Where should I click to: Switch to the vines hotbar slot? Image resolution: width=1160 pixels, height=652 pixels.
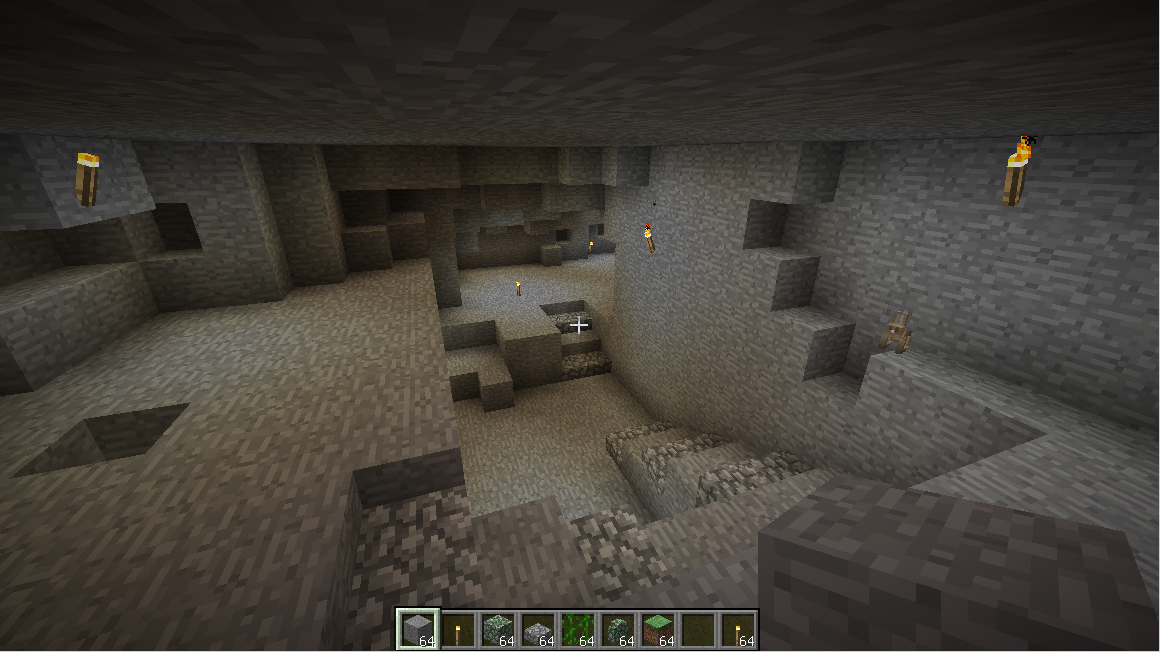[577, 629]
